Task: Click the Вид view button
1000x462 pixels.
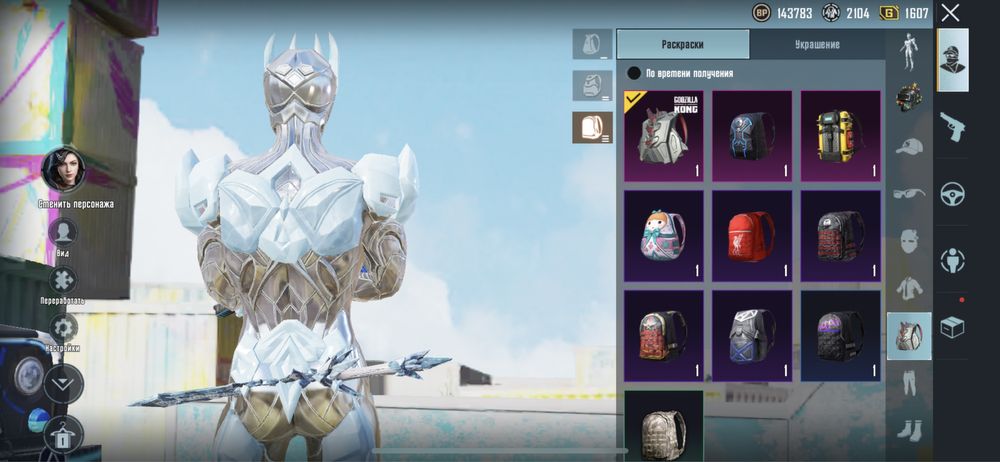Action: [x=62, y=232]
